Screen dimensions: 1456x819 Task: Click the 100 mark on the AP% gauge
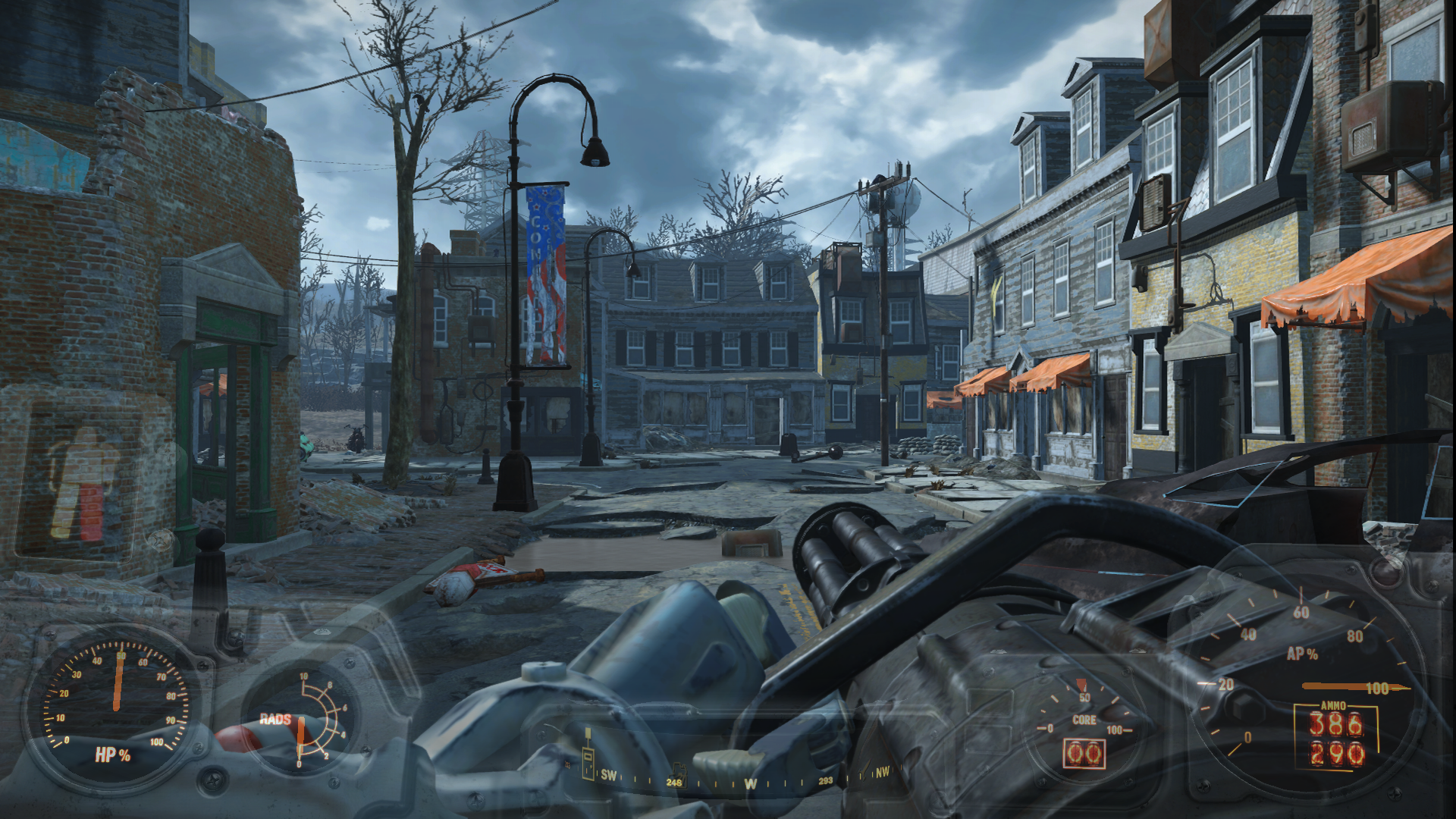click(1379, 687)
